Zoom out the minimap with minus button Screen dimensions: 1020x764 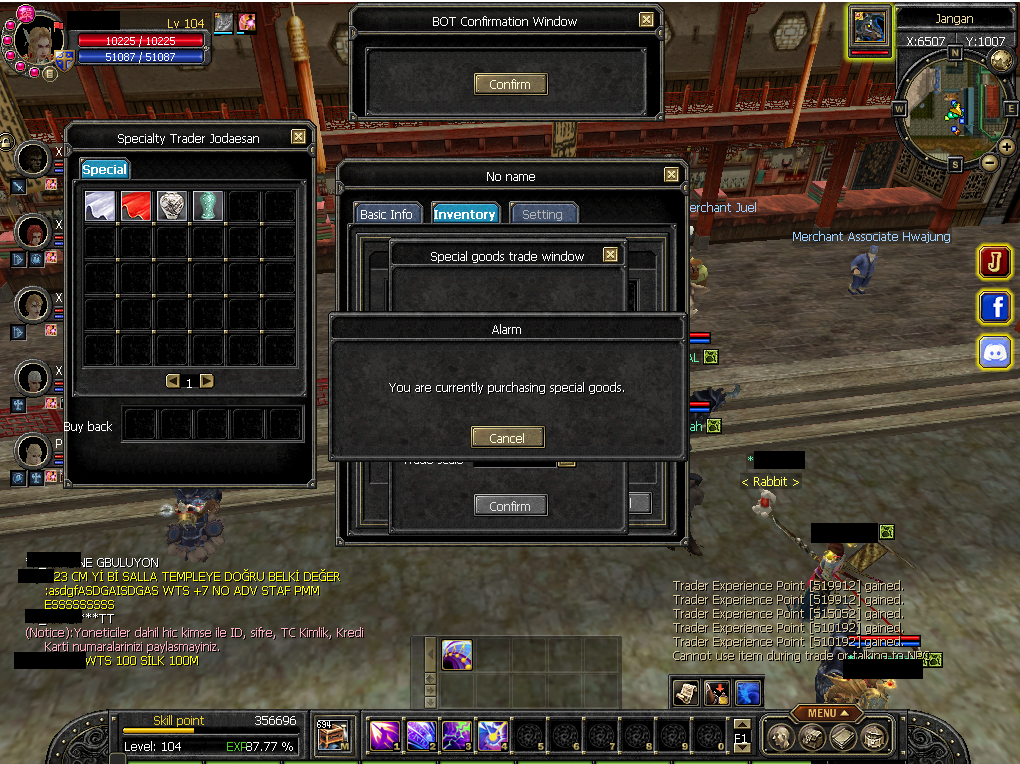[989, 162]
